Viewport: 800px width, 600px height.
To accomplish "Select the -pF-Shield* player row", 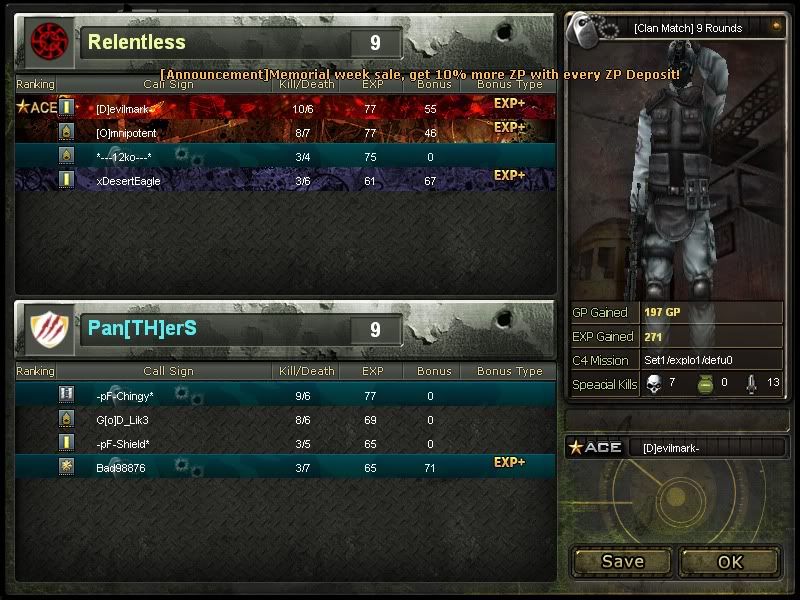I will point(285,443).
